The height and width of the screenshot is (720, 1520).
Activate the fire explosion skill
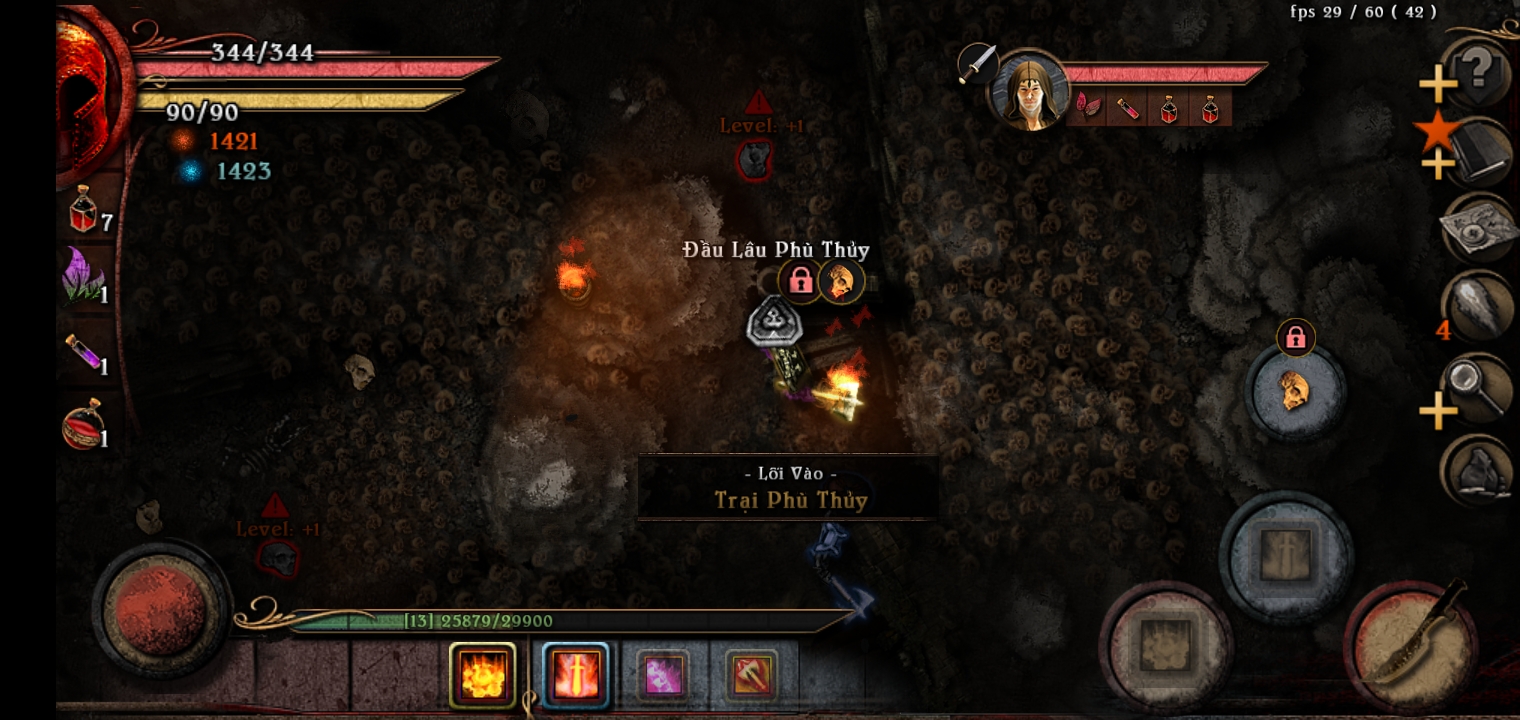coord(483,674)
